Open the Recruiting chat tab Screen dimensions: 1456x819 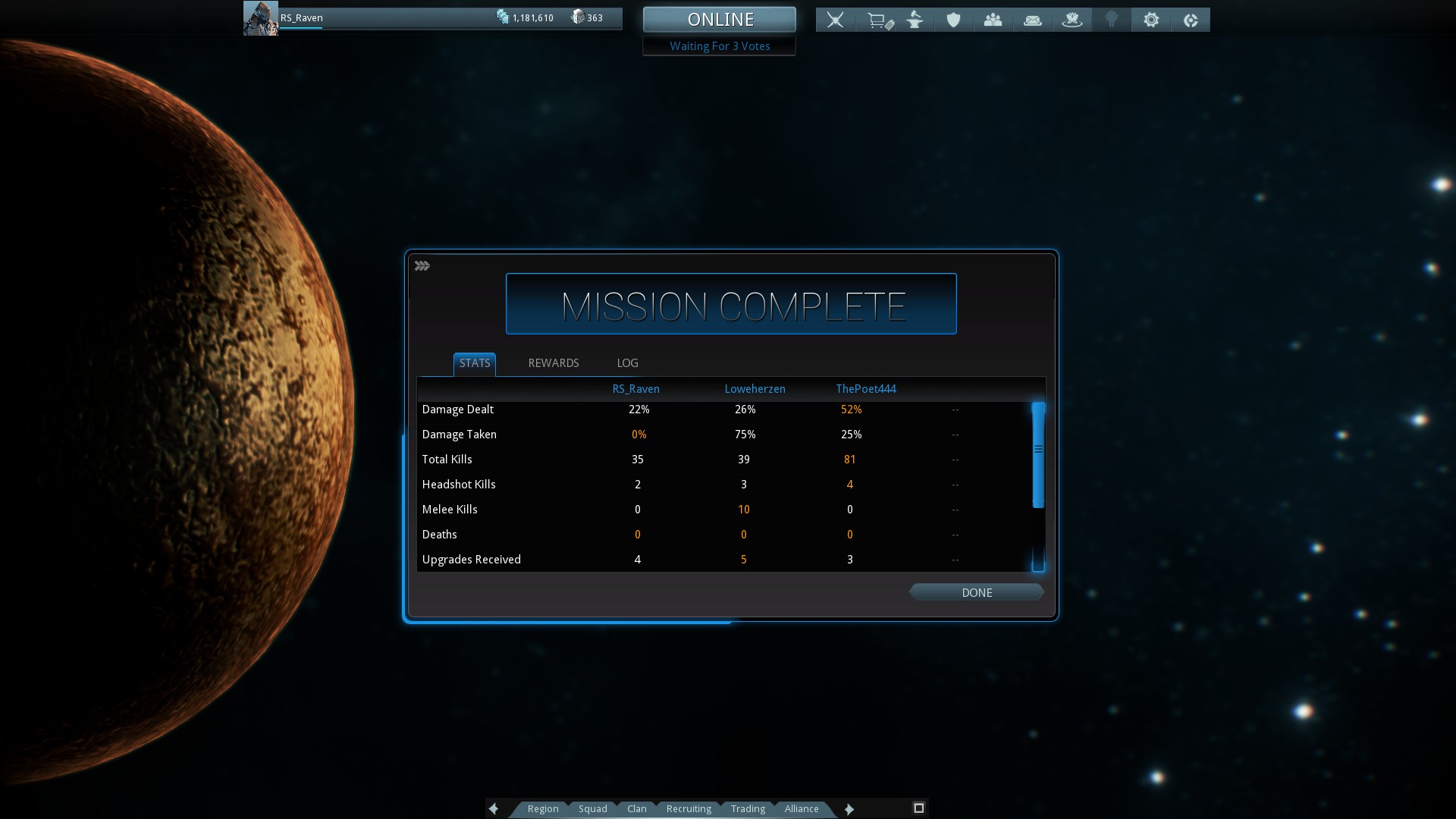(x=689, y=809)
